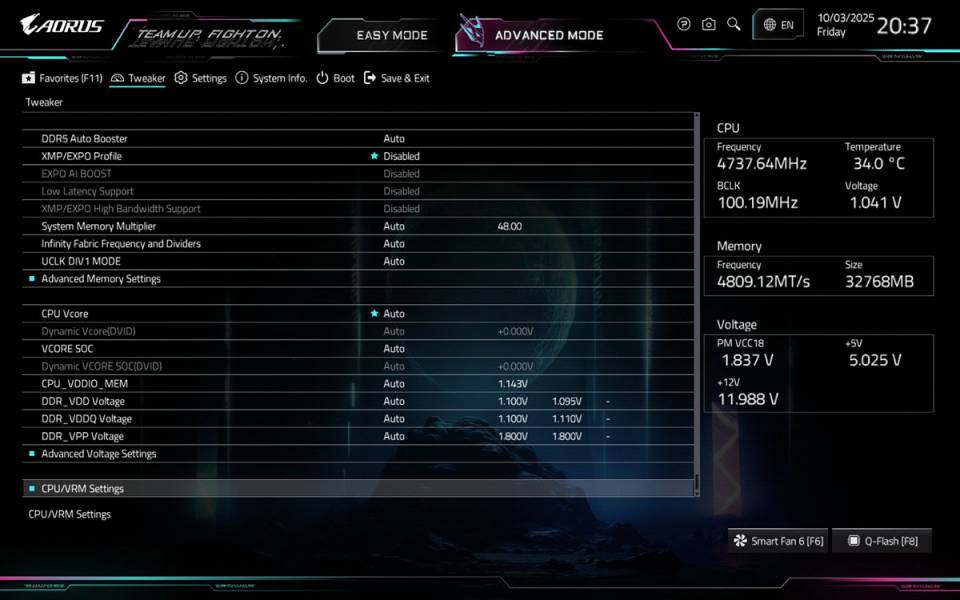
Task: Click the camera screenshot icon
Action: (x=709, y=24)
